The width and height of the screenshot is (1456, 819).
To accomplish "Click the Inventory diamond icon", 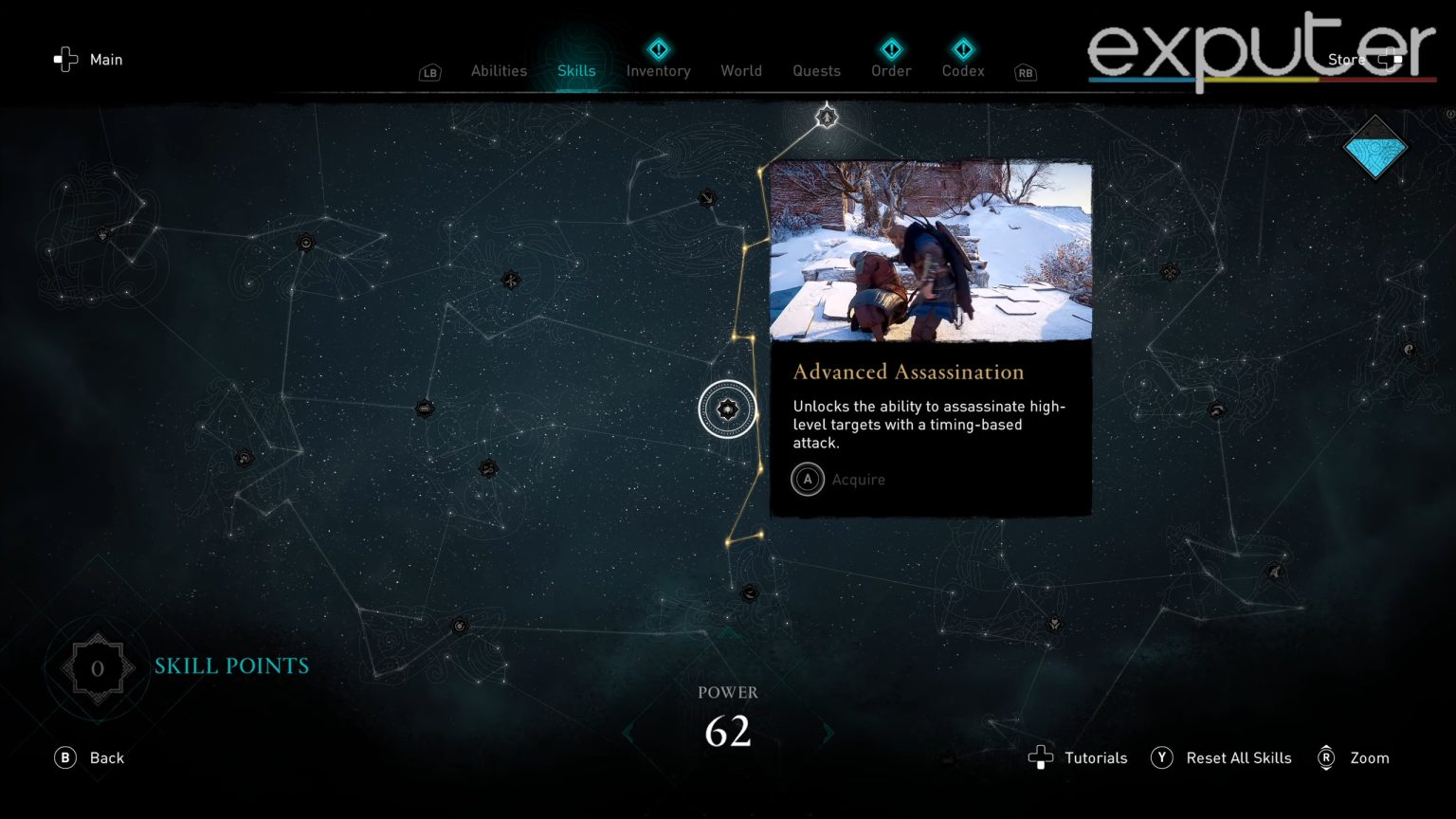I will (x=658, y=49).
